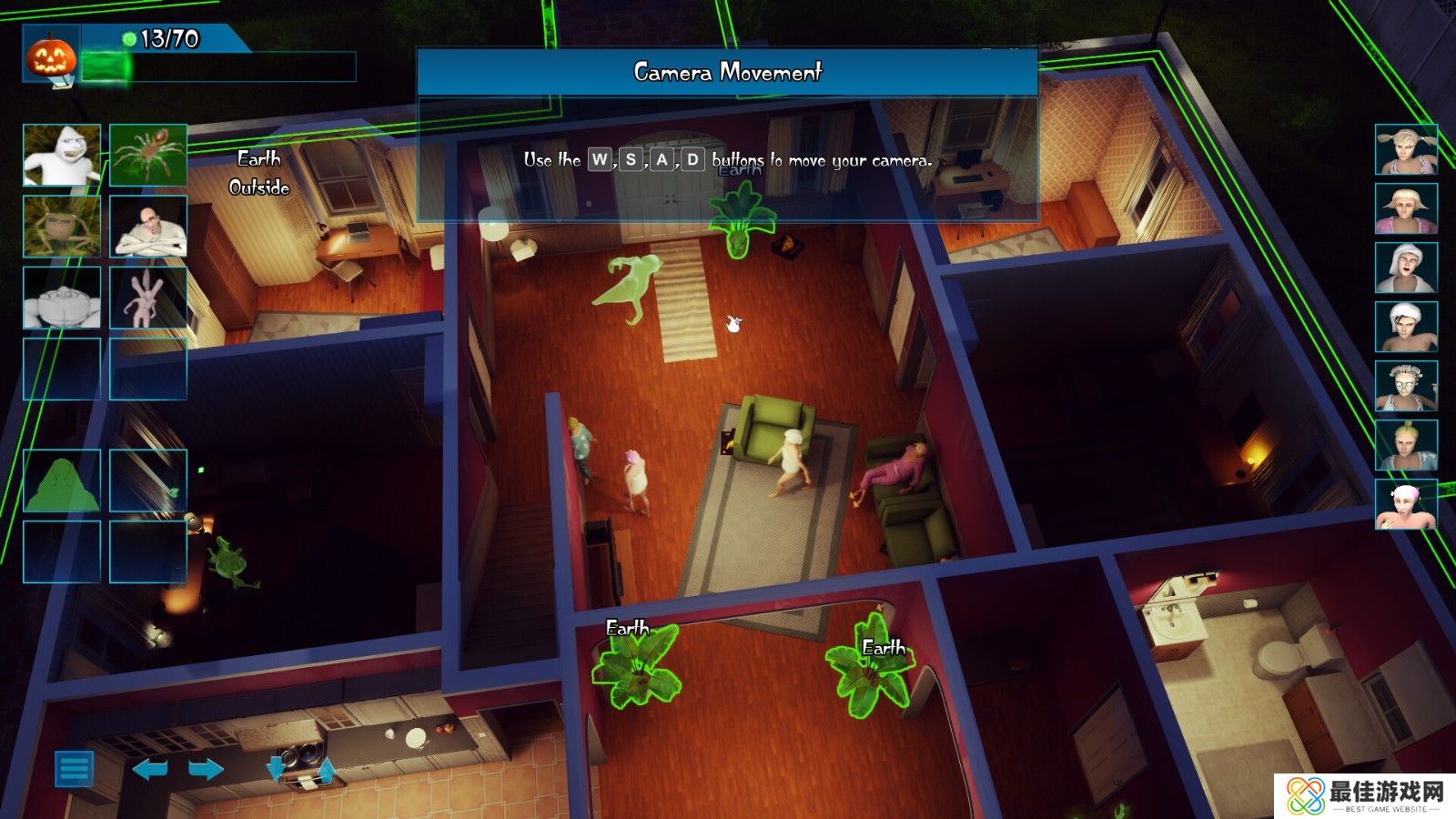Select the white hooded ghost portrait
Screen dimensions: 1456x819
click(62, 156)
